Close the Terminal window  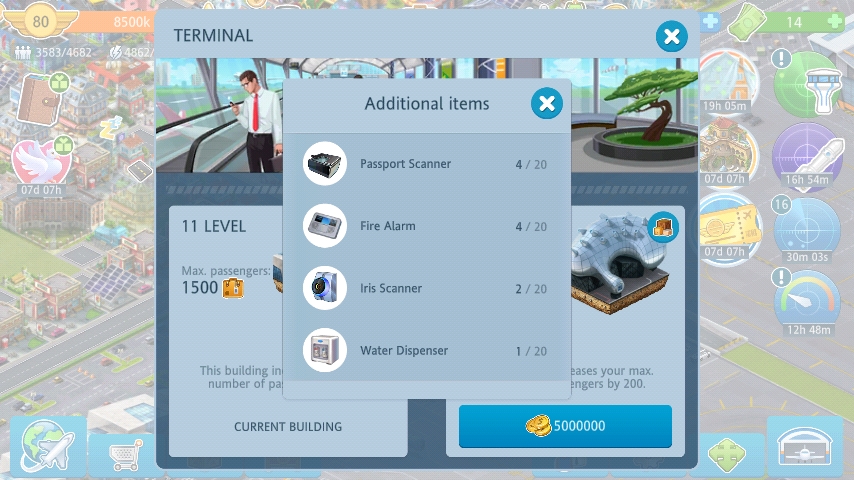point(671,37)
